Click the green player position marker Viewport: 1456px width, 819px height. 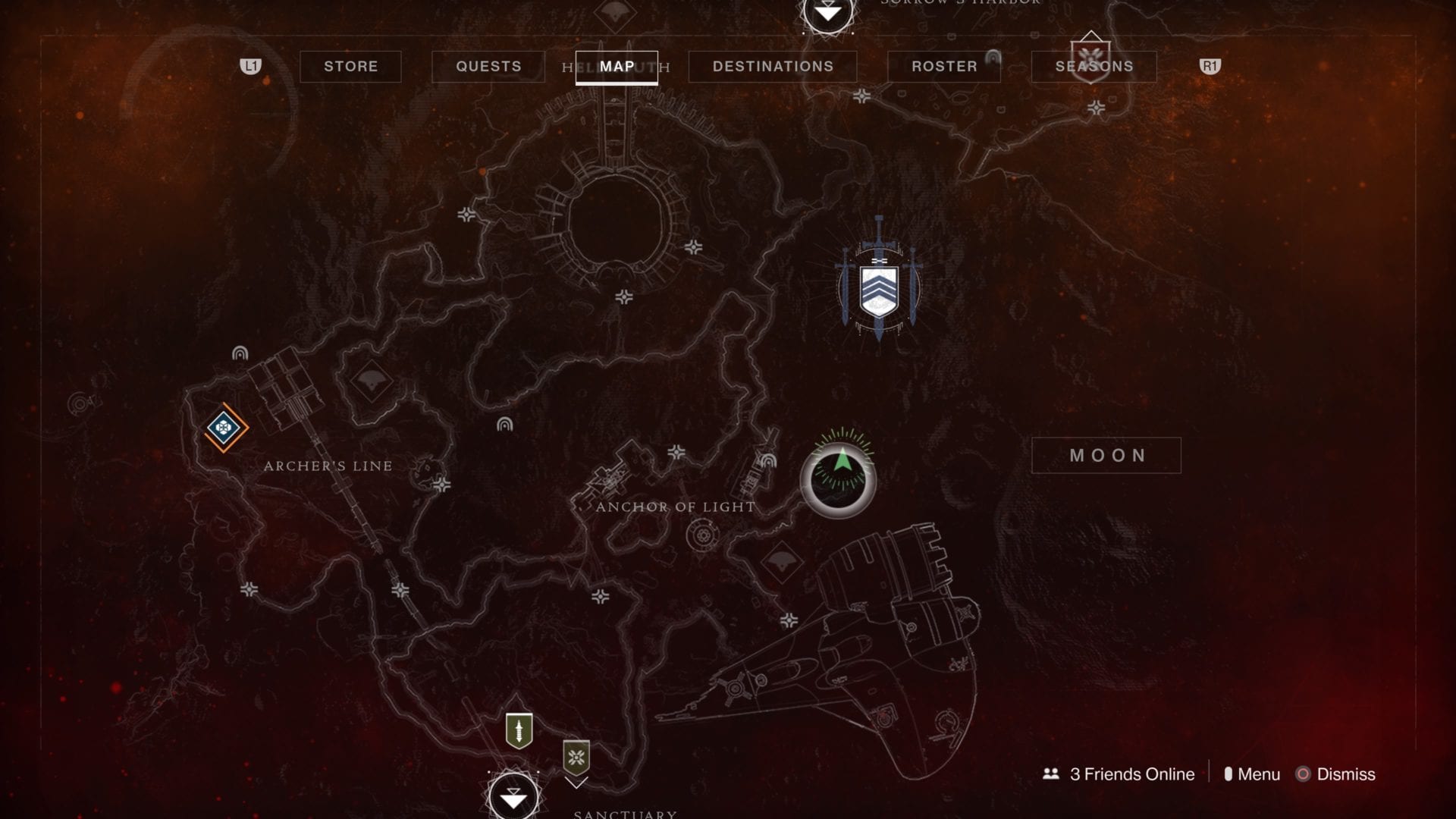[842, 479]
